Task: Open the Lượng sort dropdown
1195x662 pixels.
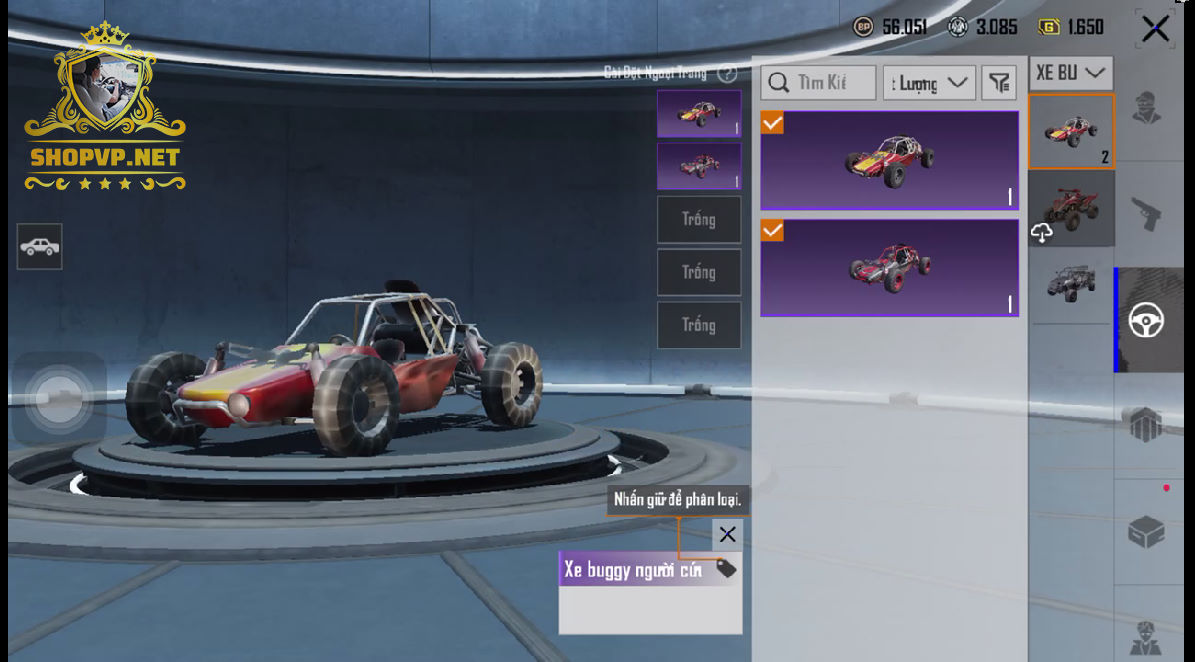Action: pos(929,83)
